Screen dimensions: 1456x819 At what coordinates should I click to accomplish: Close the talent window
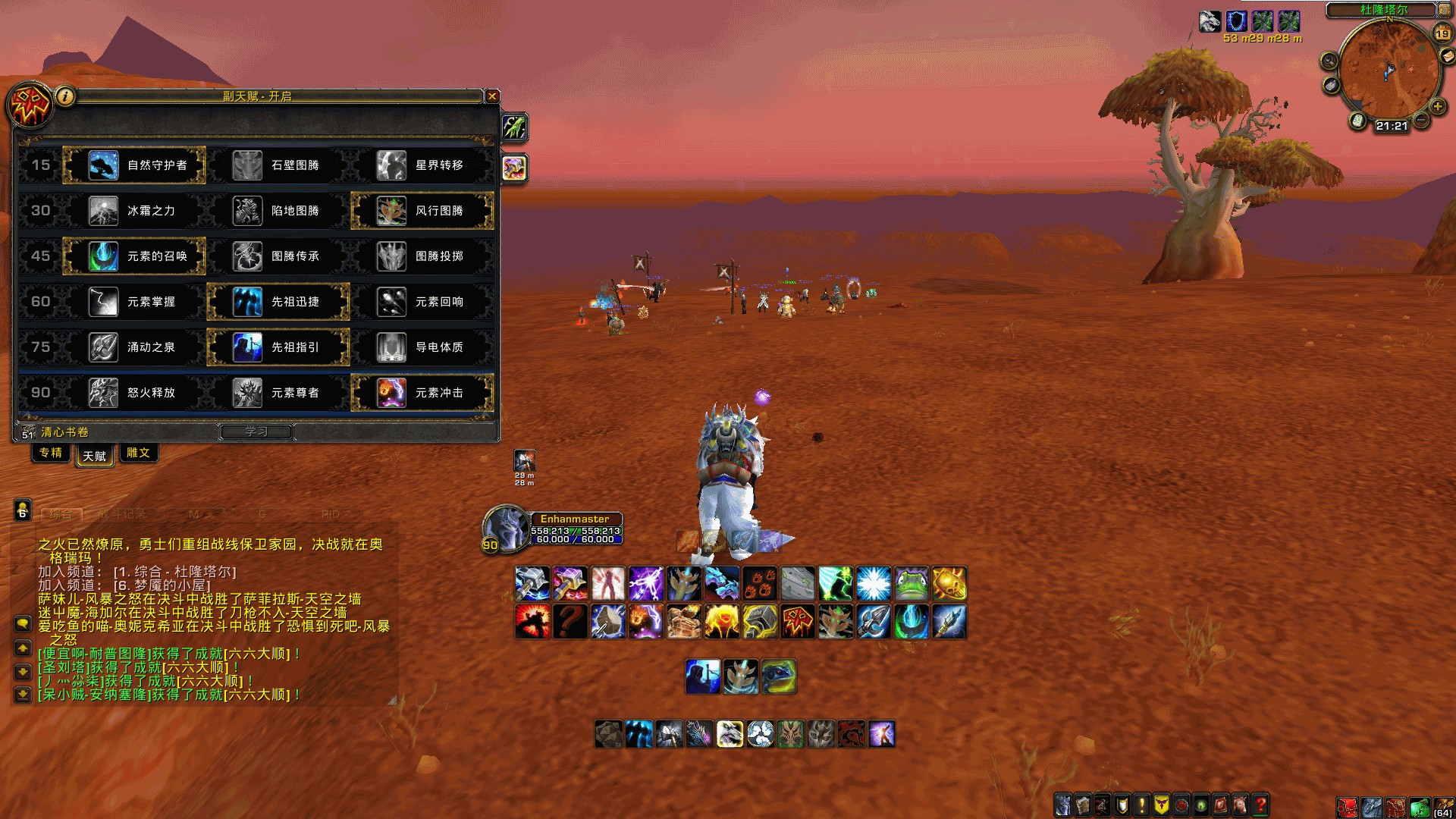492,96
